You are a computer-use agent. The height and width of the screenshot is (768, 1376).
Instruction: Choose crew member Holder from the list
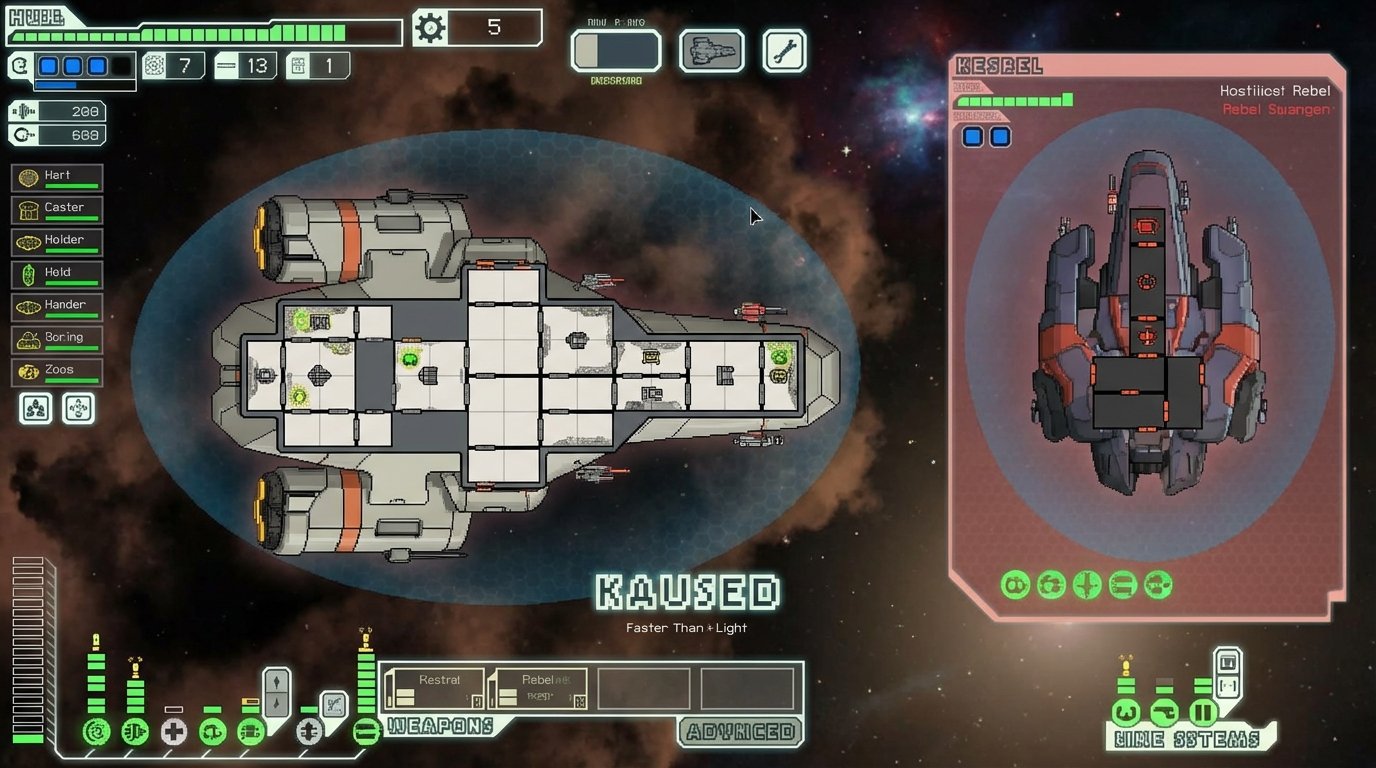(x=57, y=242)
